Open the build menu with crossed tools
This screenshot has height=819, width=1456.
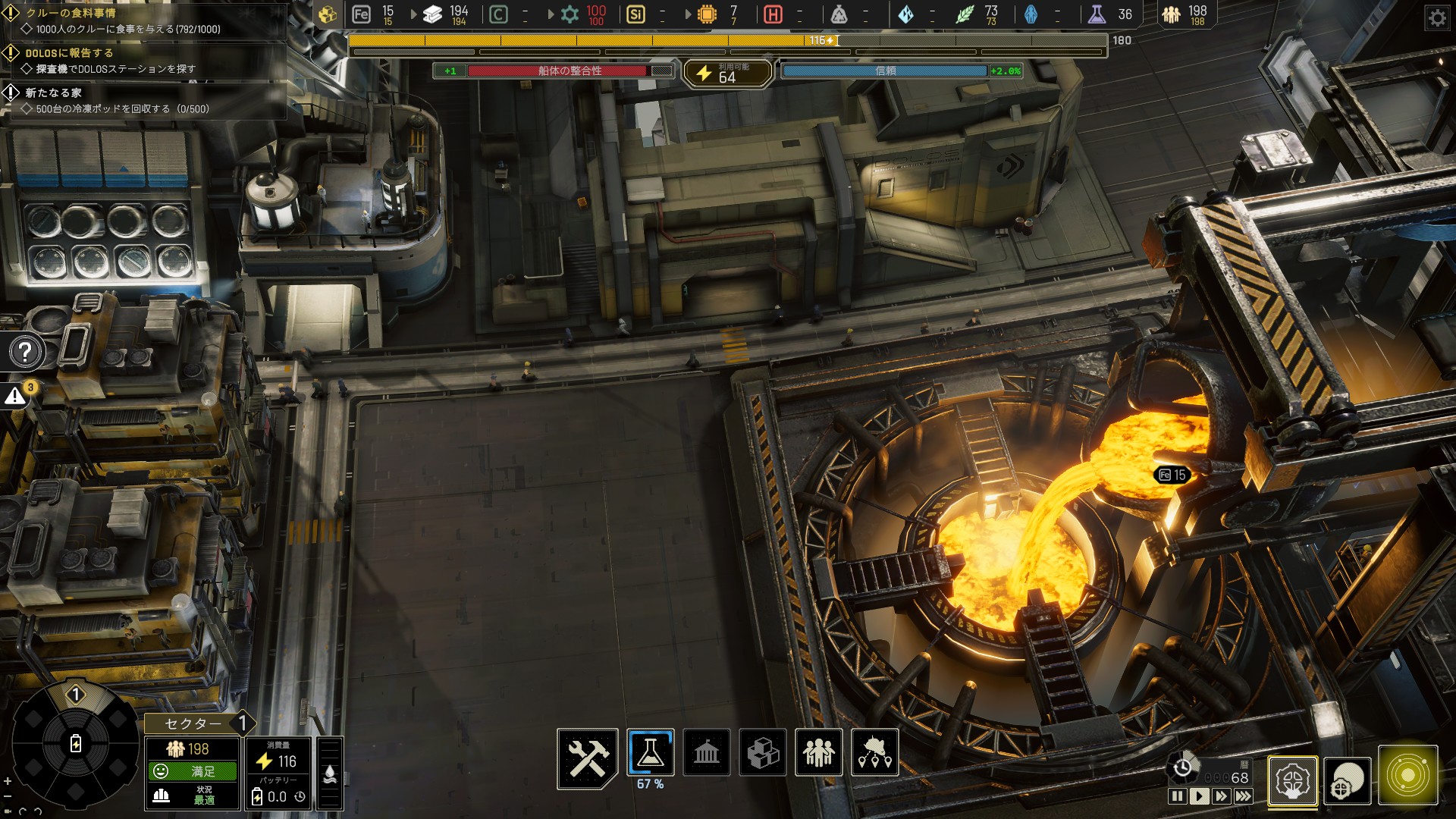588,758
